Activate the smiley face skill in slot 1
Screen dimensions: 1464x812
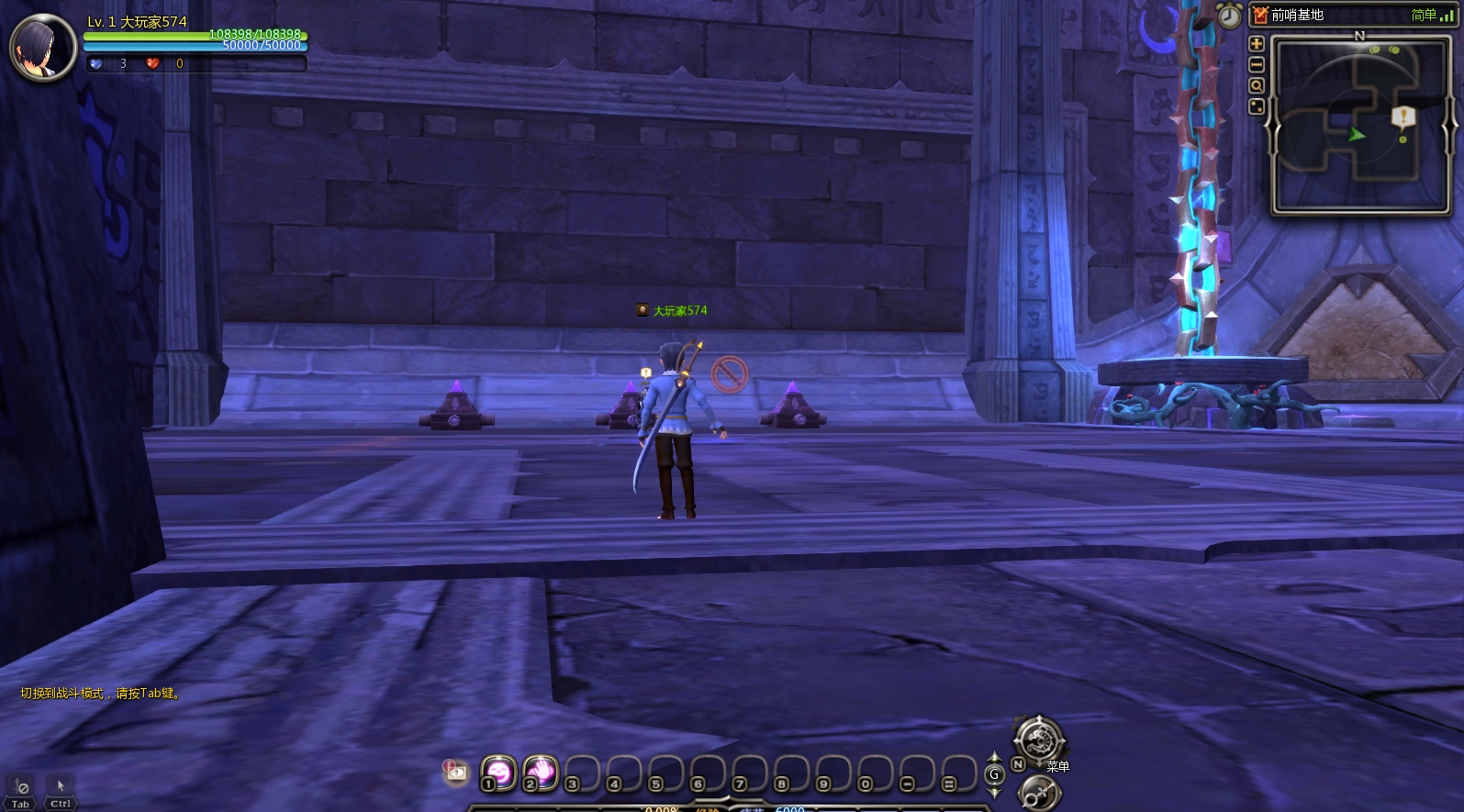tap(499, 773)
